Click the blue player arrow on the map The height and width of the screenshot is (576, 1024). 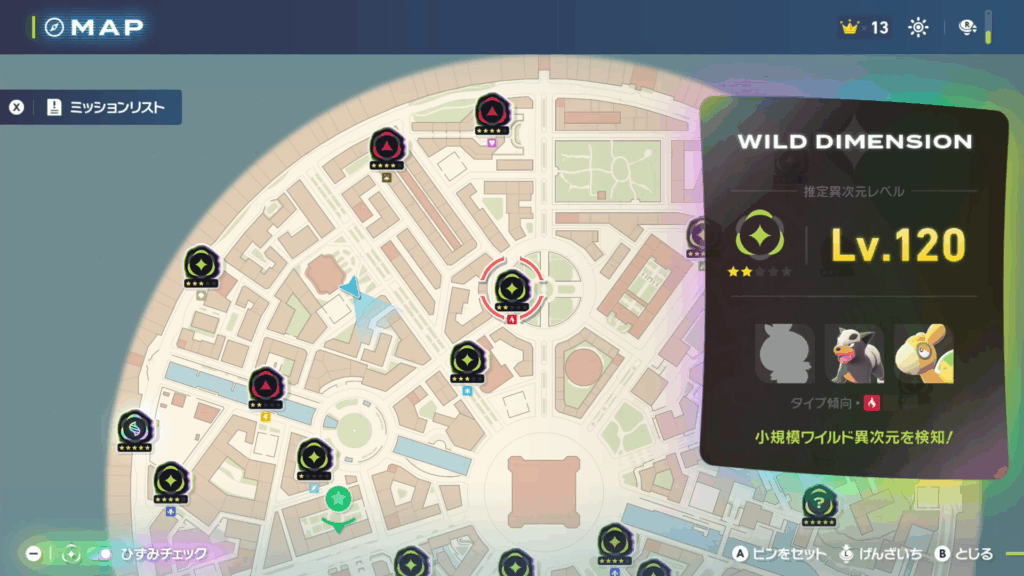coord(350,289)
